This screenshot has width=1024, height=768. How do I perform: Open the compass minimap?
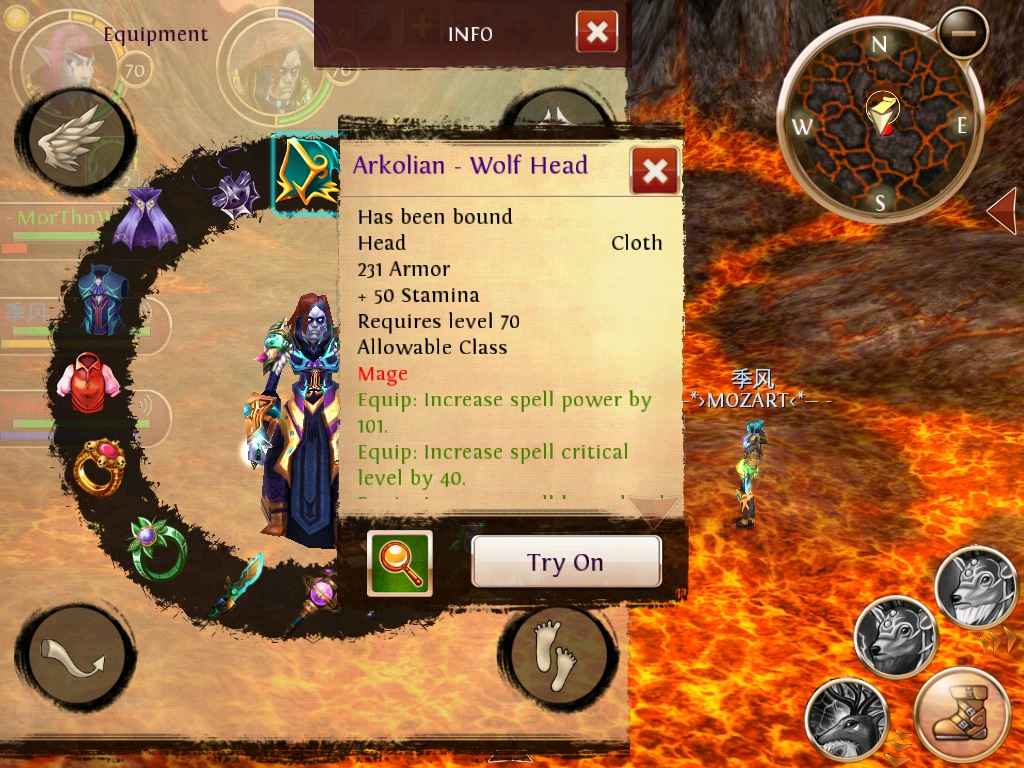879,124
